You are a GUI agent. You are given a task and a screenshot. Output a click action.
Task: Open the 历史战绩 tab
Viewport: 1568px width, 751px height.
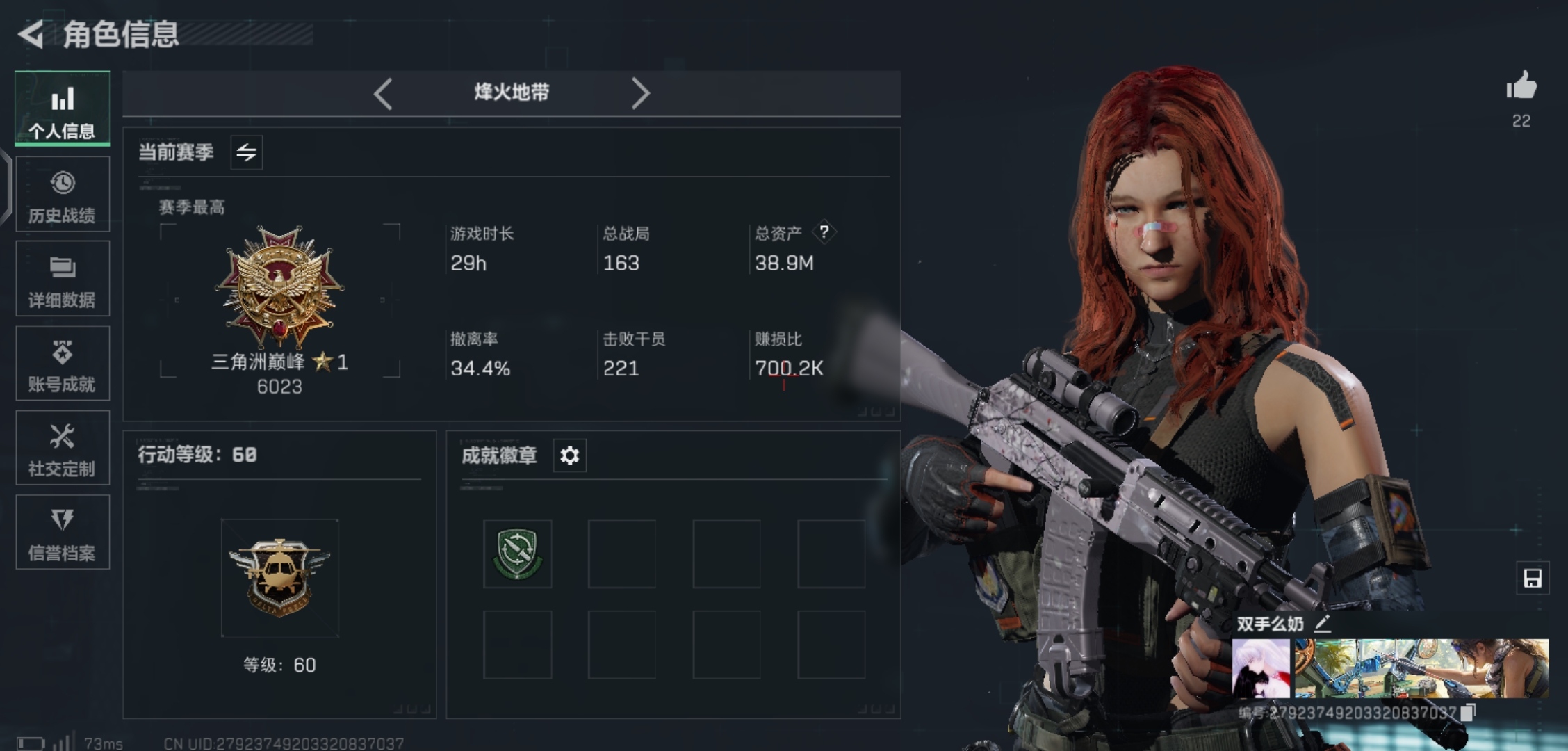click(x=63, y=195)
